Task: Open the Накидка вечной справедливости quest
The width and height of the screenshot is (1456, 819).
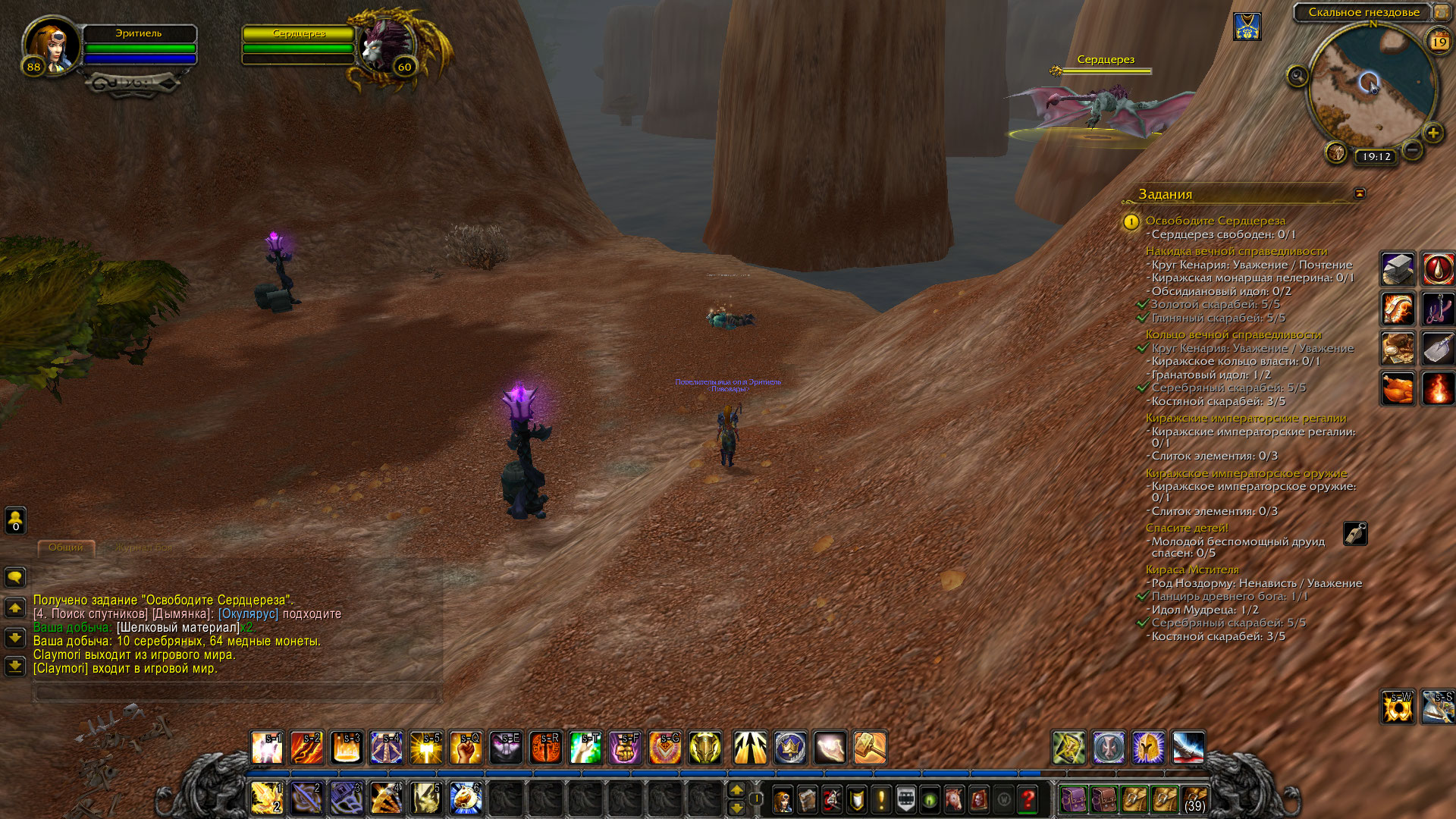Action: pyautogui.click(x=1236, y=251)
